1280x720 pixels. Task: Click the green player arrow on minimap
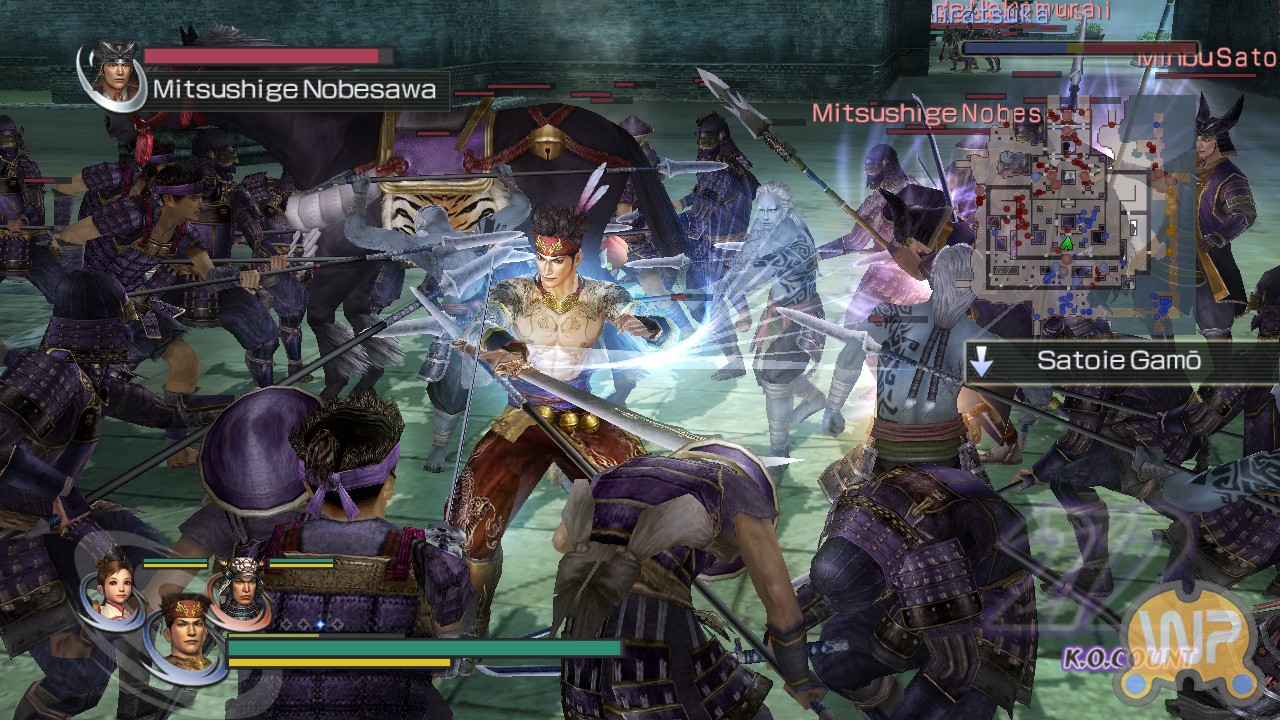click(1066, 243)
